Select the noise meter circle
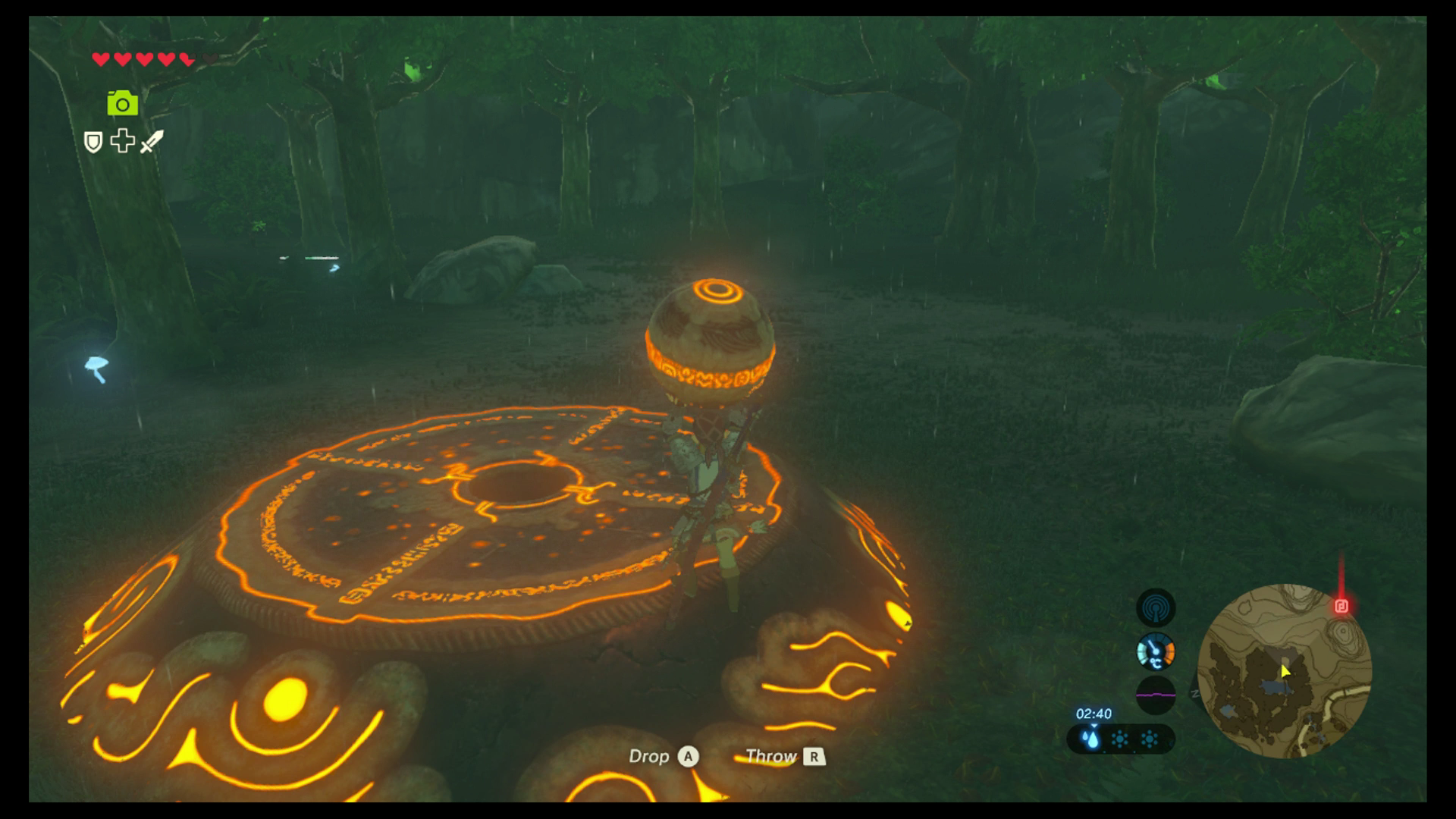 tap(1156, 693)
